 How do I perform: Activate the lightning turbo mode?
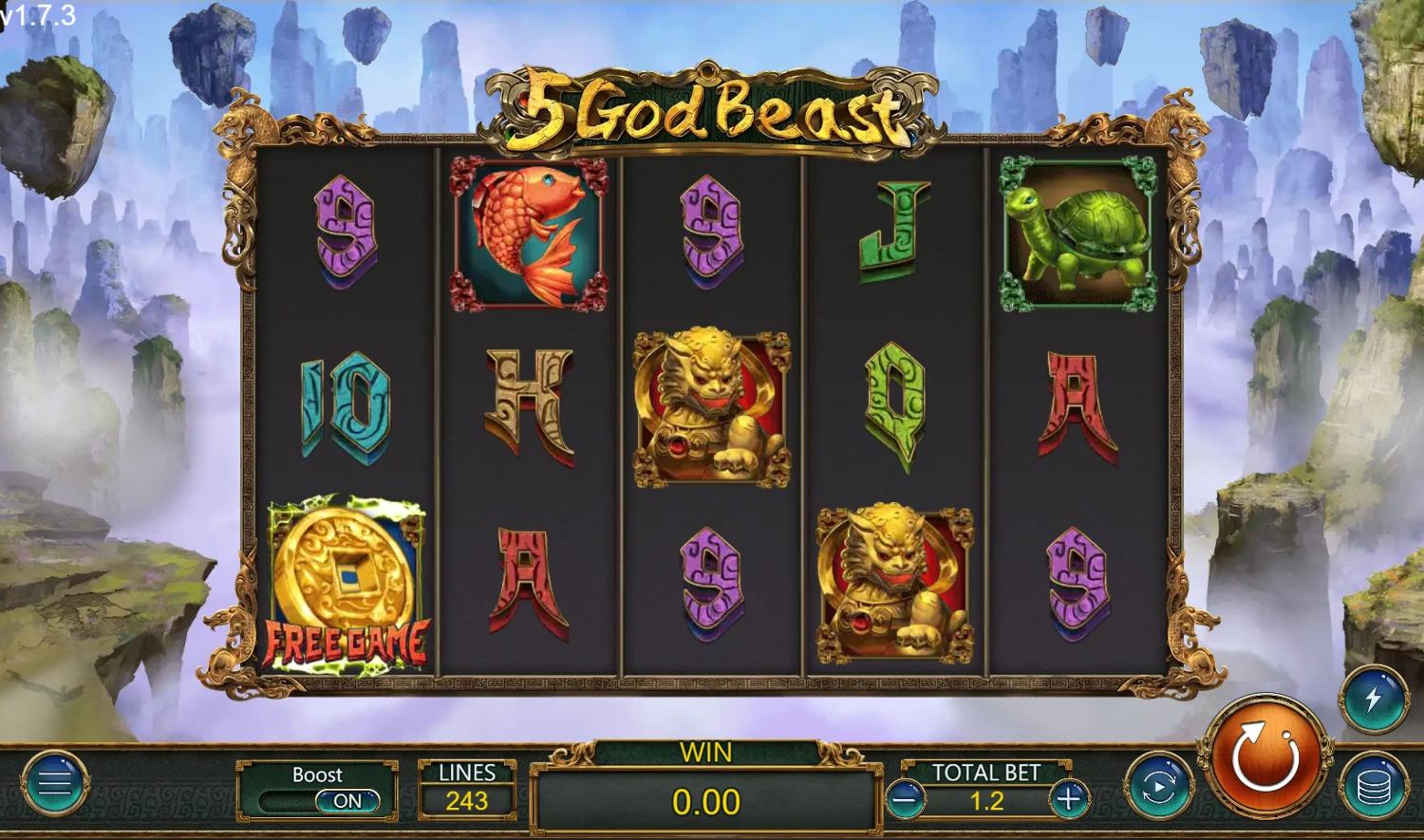click(x=1373, y=700)
